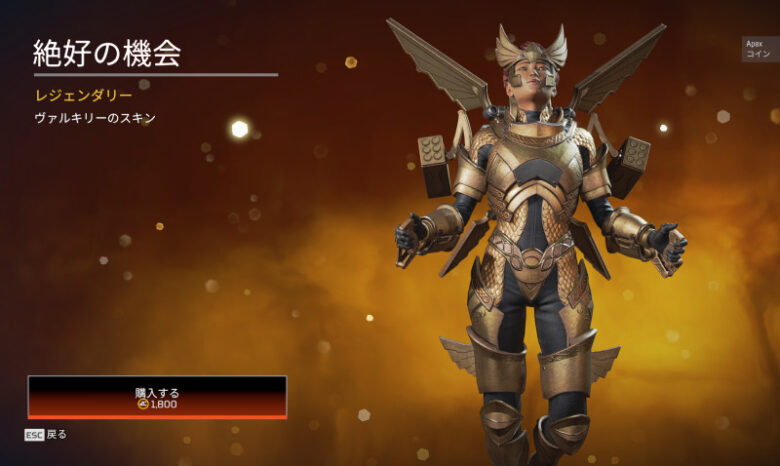Viewport: 780px width, 466px height.
Task: Open the Apex コイン coin balance tab
Action: (x=759, y=49)
